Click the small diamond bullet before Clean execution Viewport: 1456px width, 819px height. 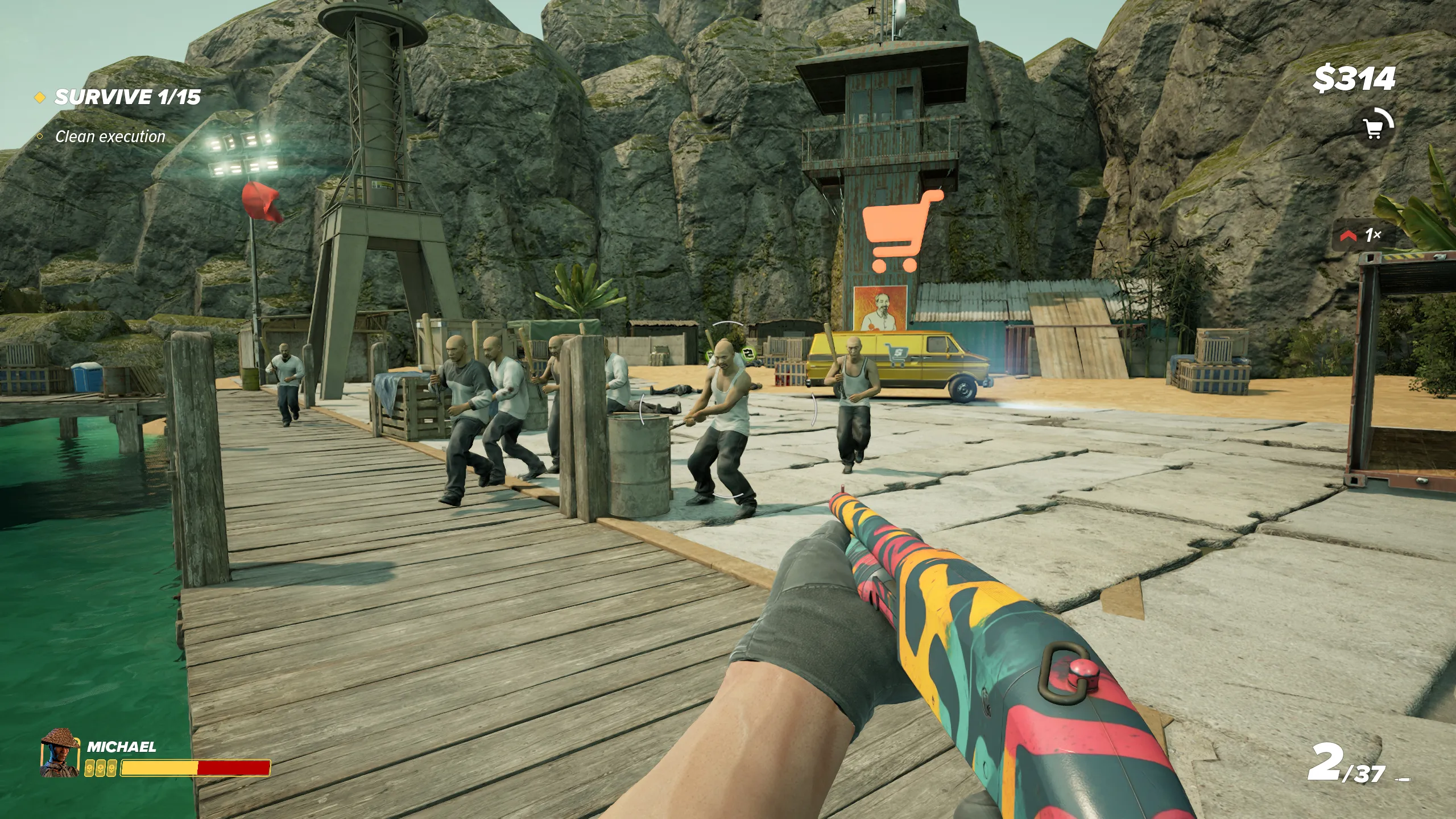[x=39, y=136]
